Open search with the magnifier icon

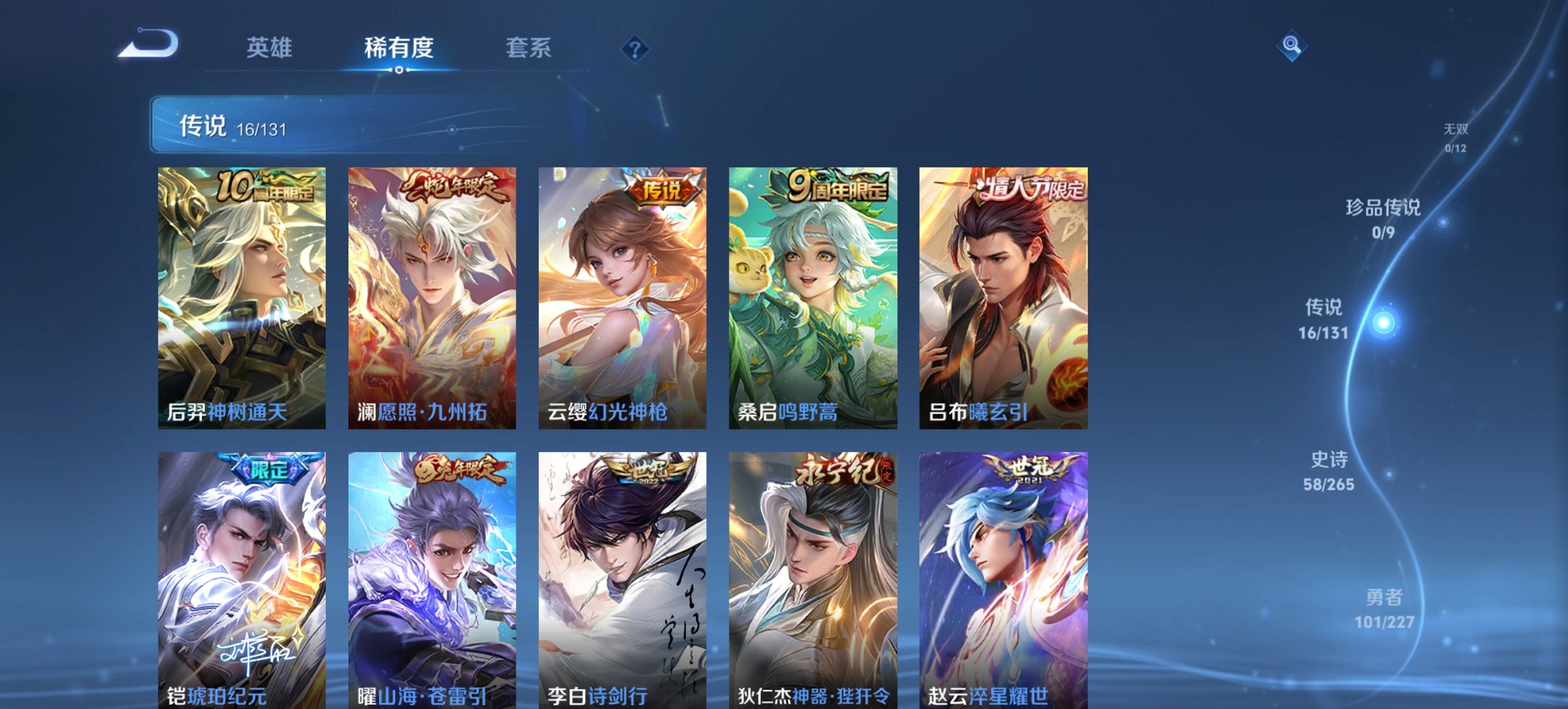tap(1290, 46)
